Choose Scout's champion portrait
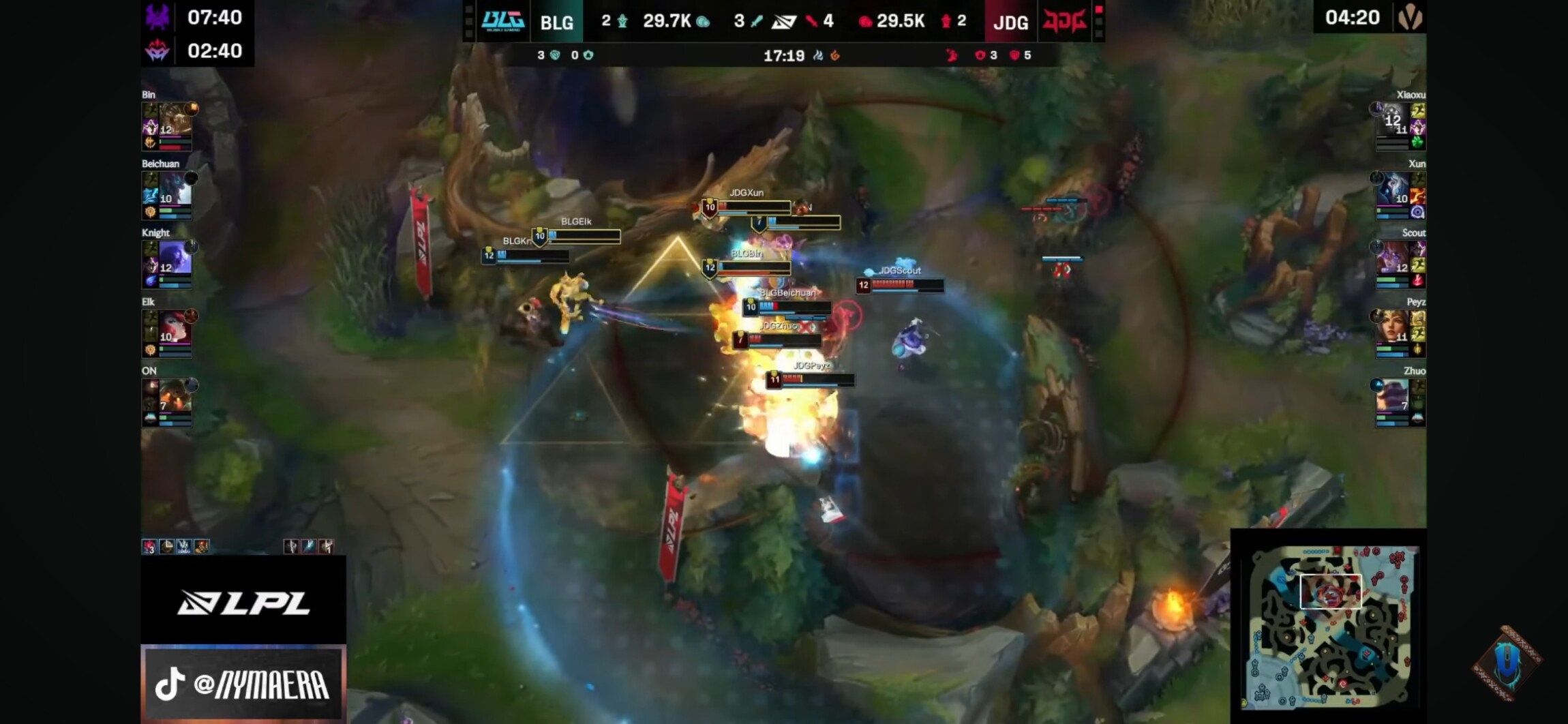 click(x=1392, y=258)
